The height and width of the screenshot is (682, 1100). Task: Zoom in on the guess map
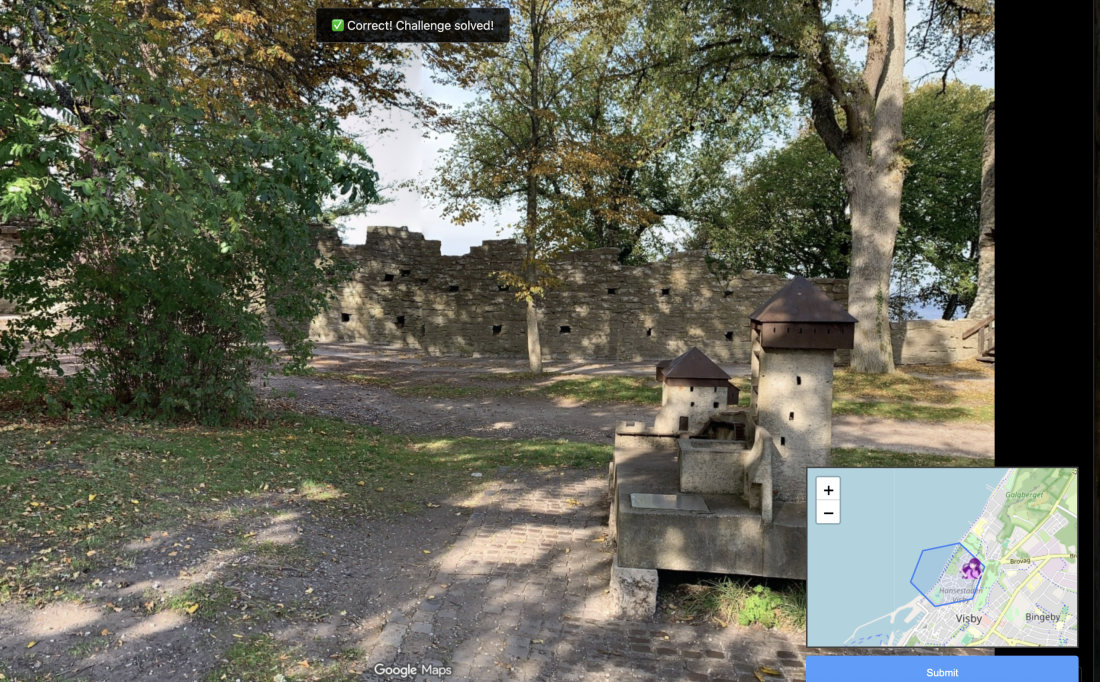click(x=828, y=490)
